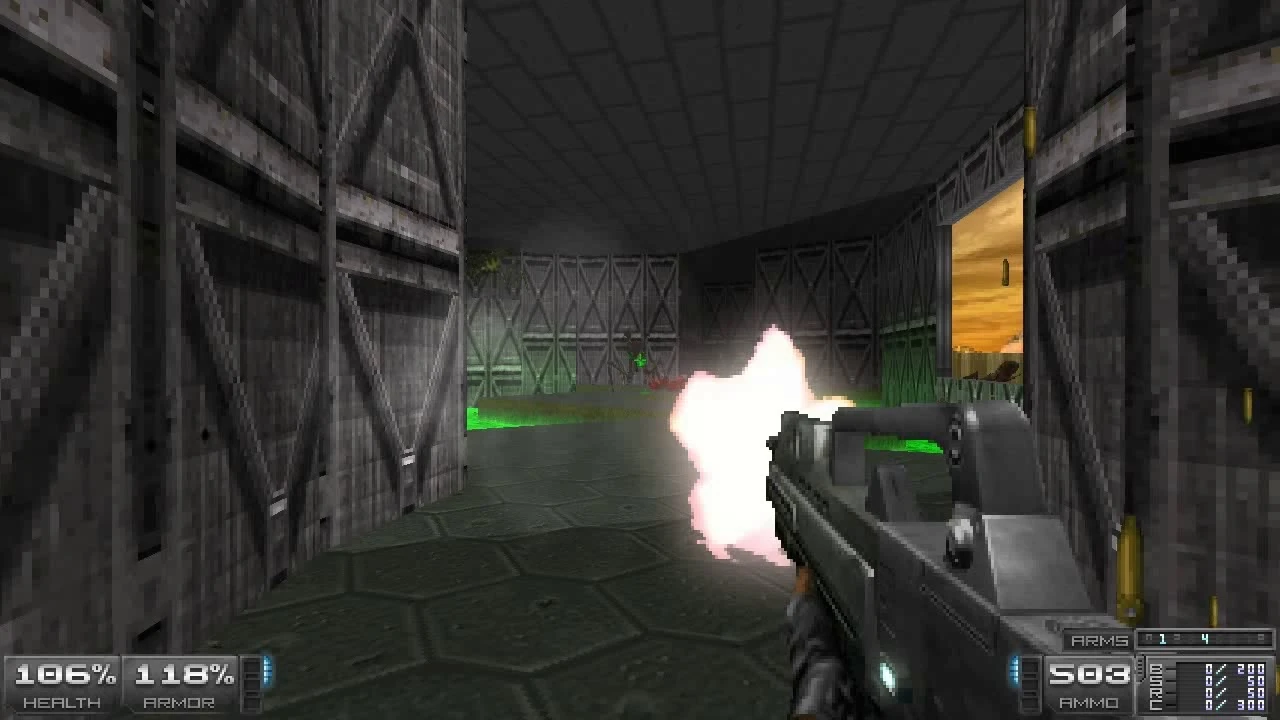The height and width of the screenshot is (720, 1280).
Task: Select weapon slot 1 in ARMS panel
Action: coord(1161,637)
